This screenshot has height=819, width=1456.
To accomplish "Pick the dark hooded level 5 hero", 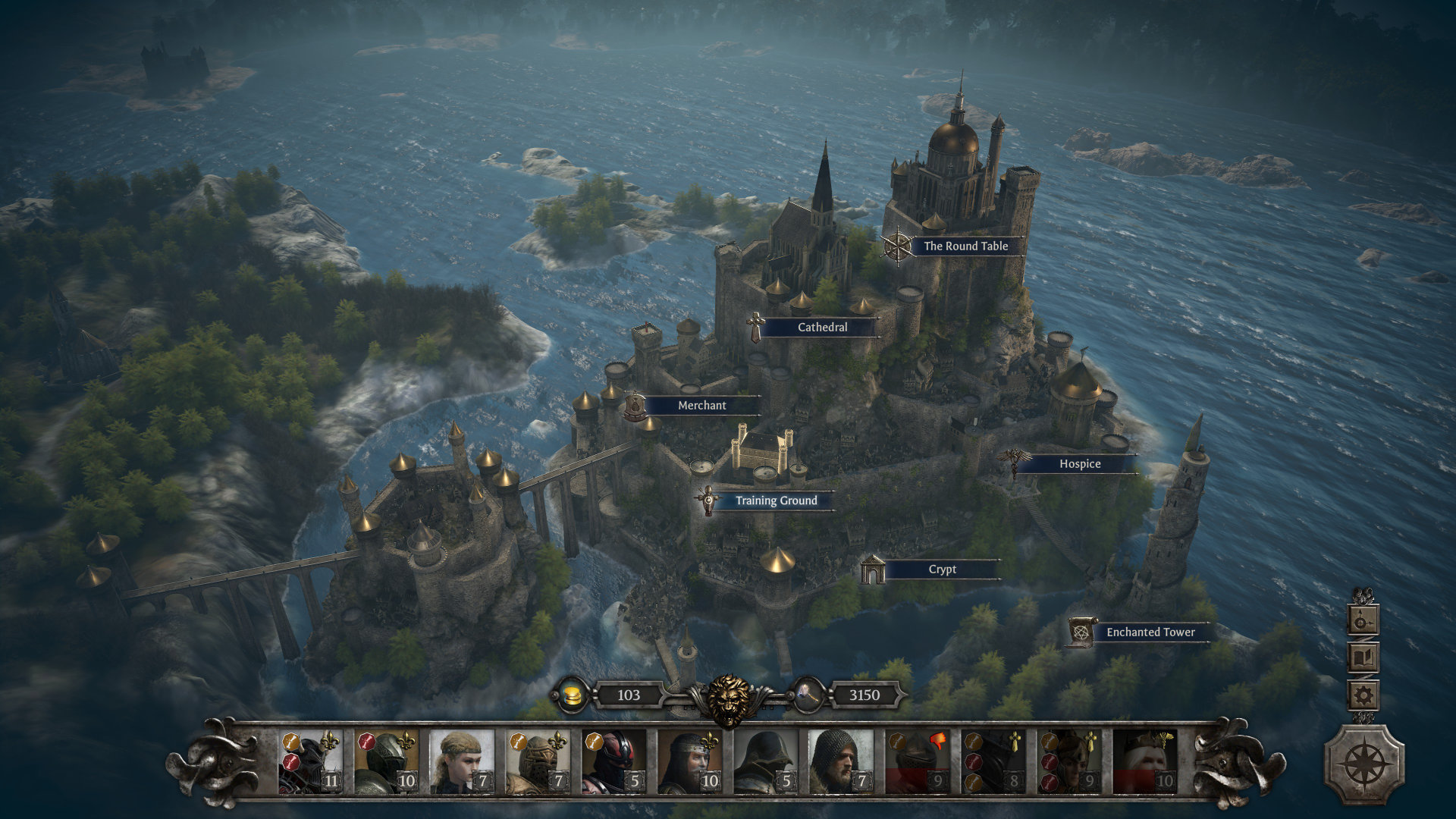I will (x=765, y=761).
